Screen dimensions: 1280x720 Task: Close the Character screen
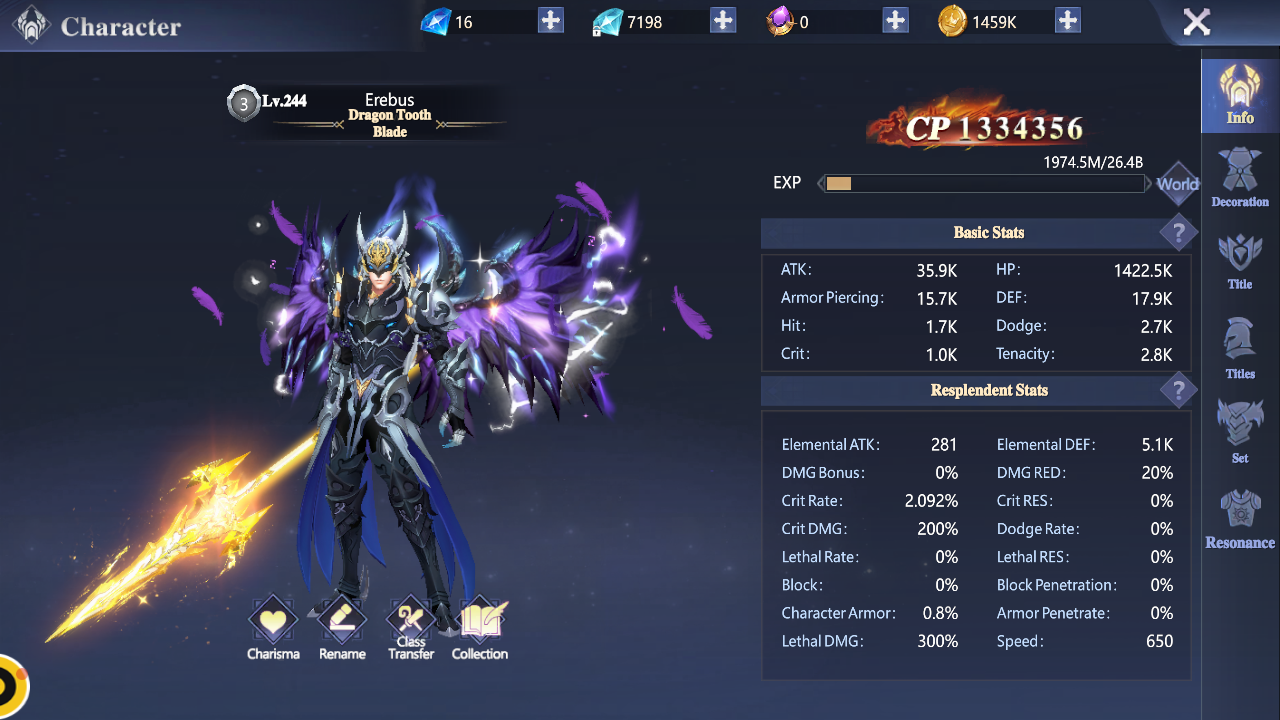pos(1196,22)
